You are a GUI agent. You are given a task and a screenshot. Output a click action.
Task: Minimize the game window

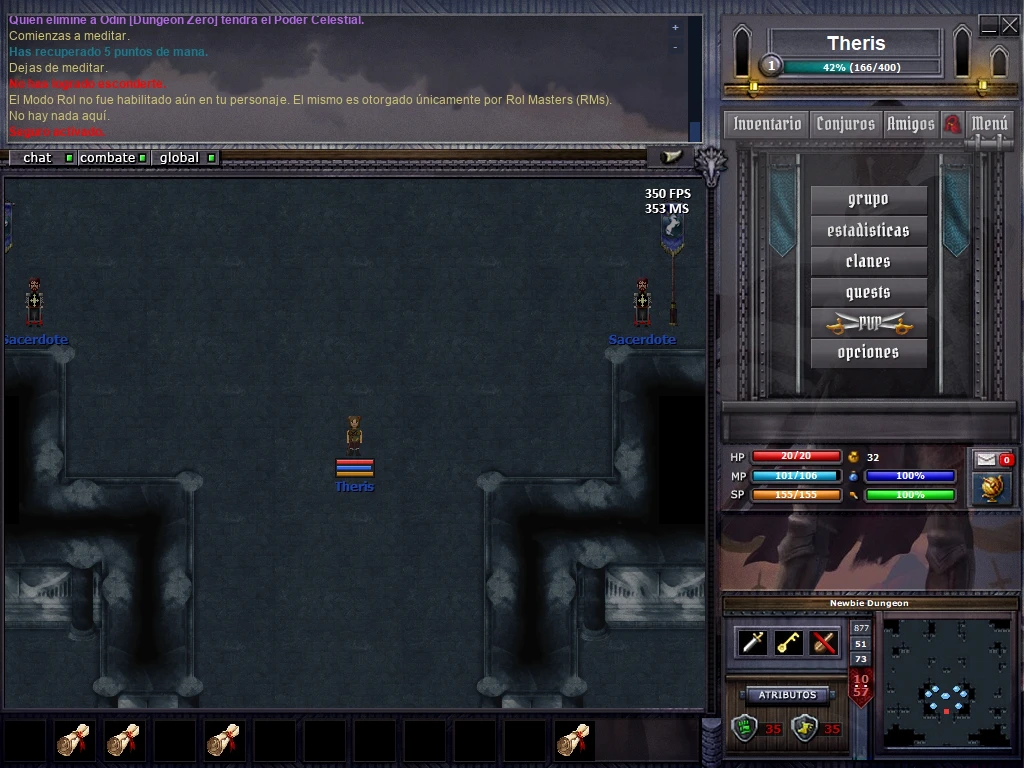(988, 26)
